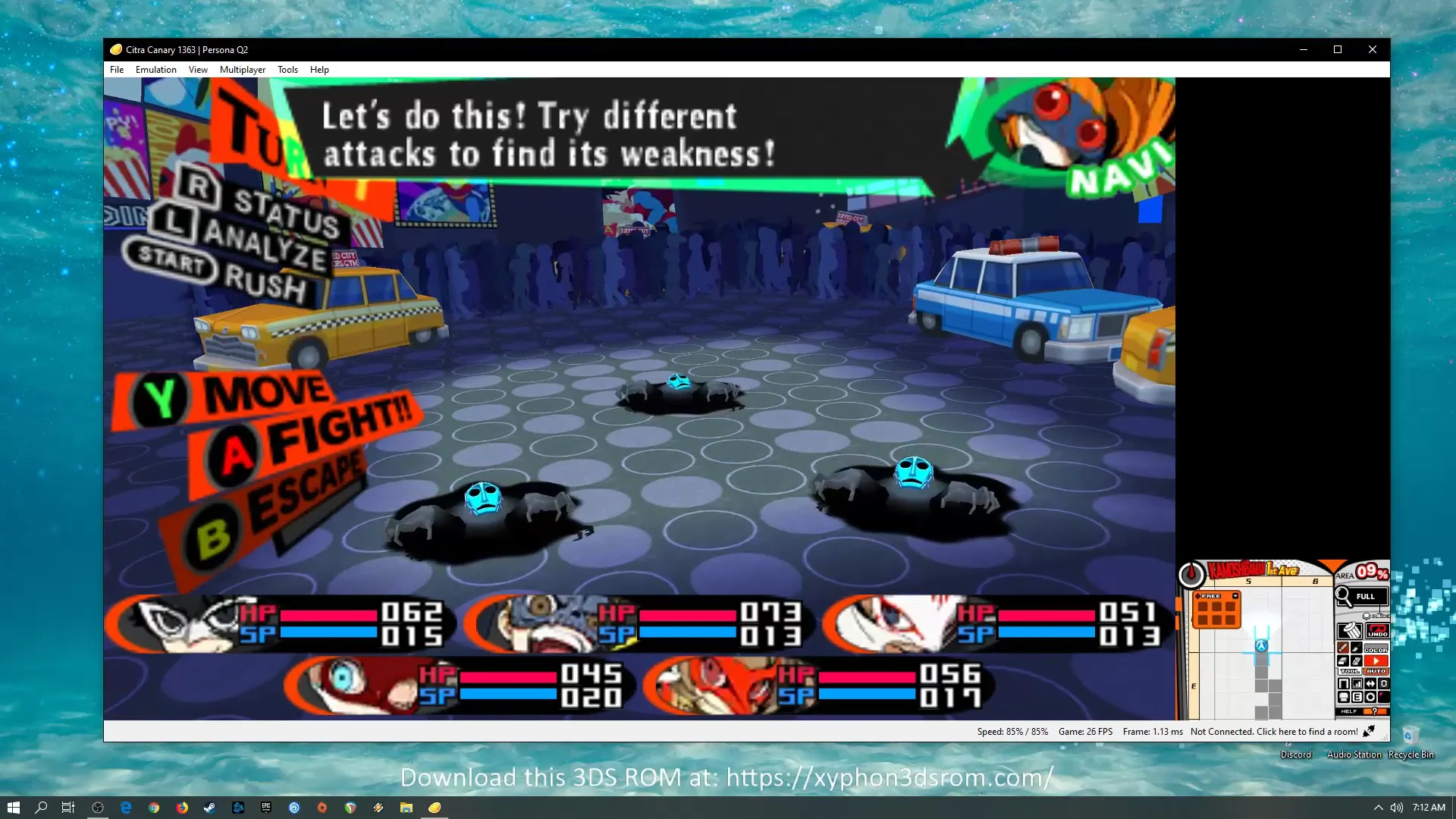The image size is (1456, 819).
Task: Toggle the AUTO map play button
Action: point(1376,662)
